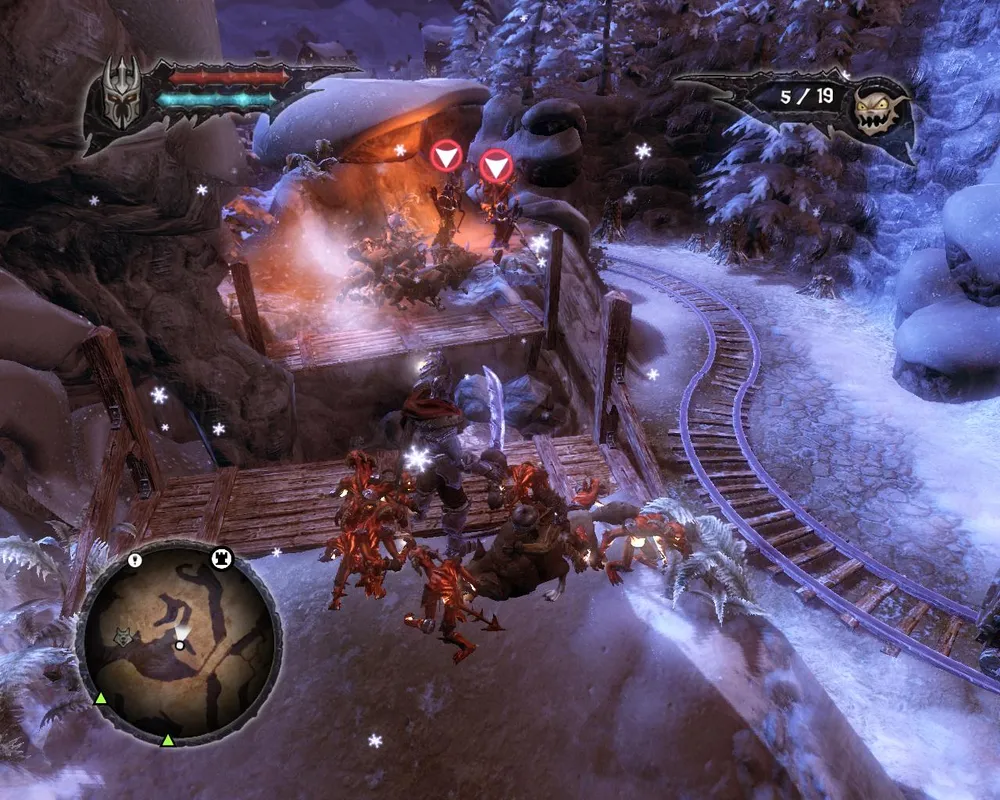Viewport: 1000px width, 800px height.
Task: Click the wolf icon on the minimap
Action: 125,636
